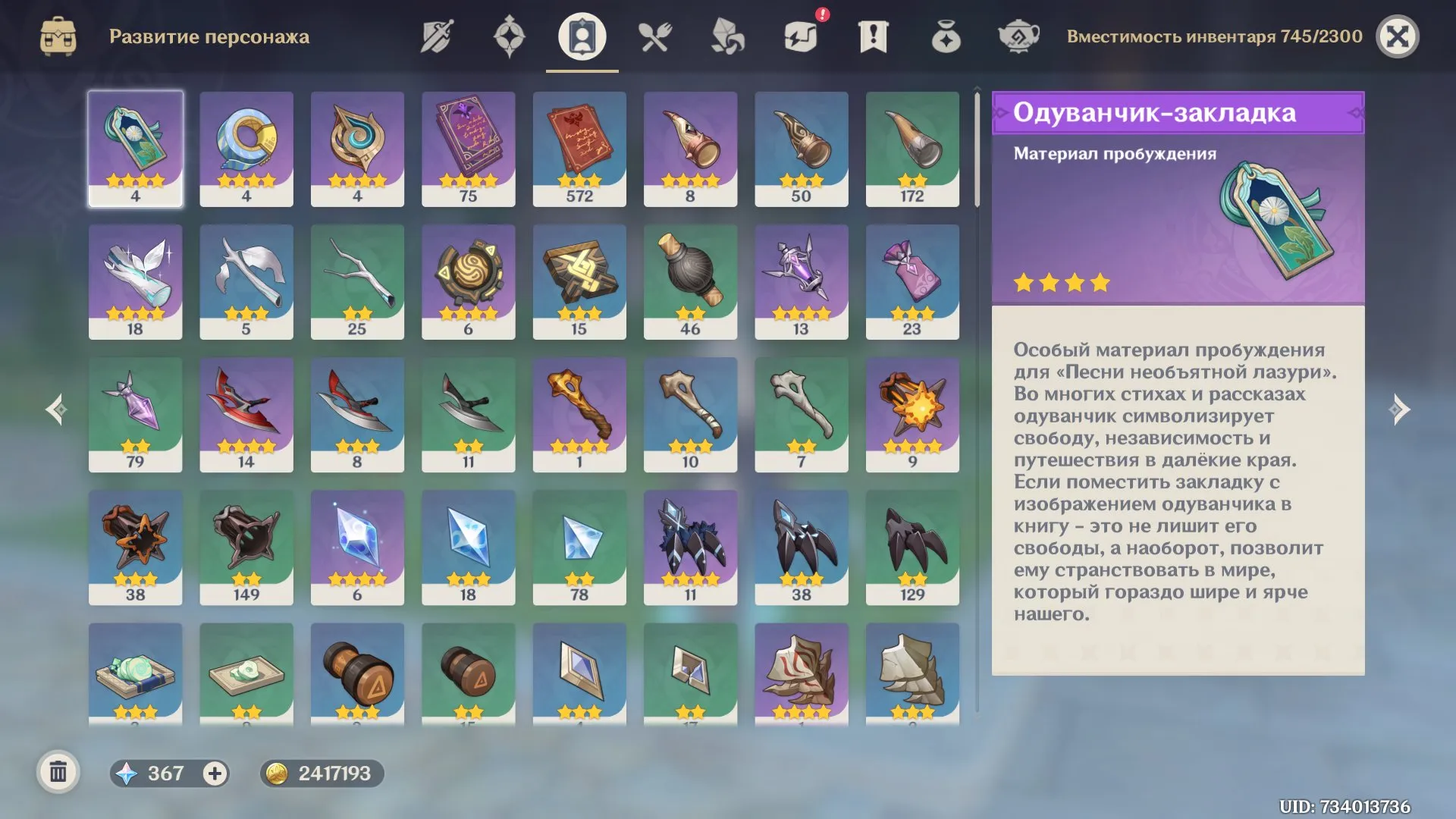Screen dimensions: 1456x819
Task: Open the precious items pouch tab
Action: click(946, 36)
